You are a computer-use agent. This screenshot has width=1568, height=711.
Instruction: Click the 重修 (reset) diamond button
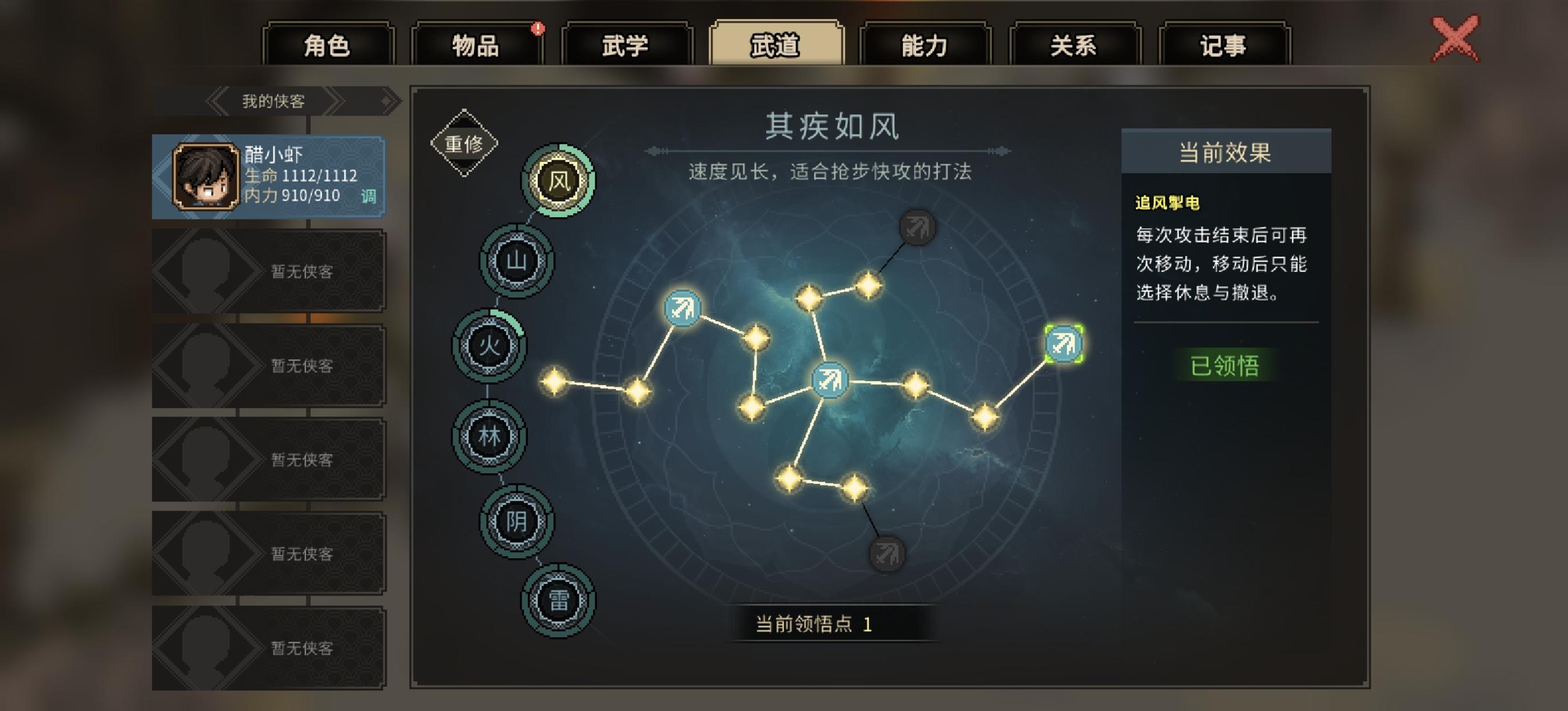(x=464, y=142)
